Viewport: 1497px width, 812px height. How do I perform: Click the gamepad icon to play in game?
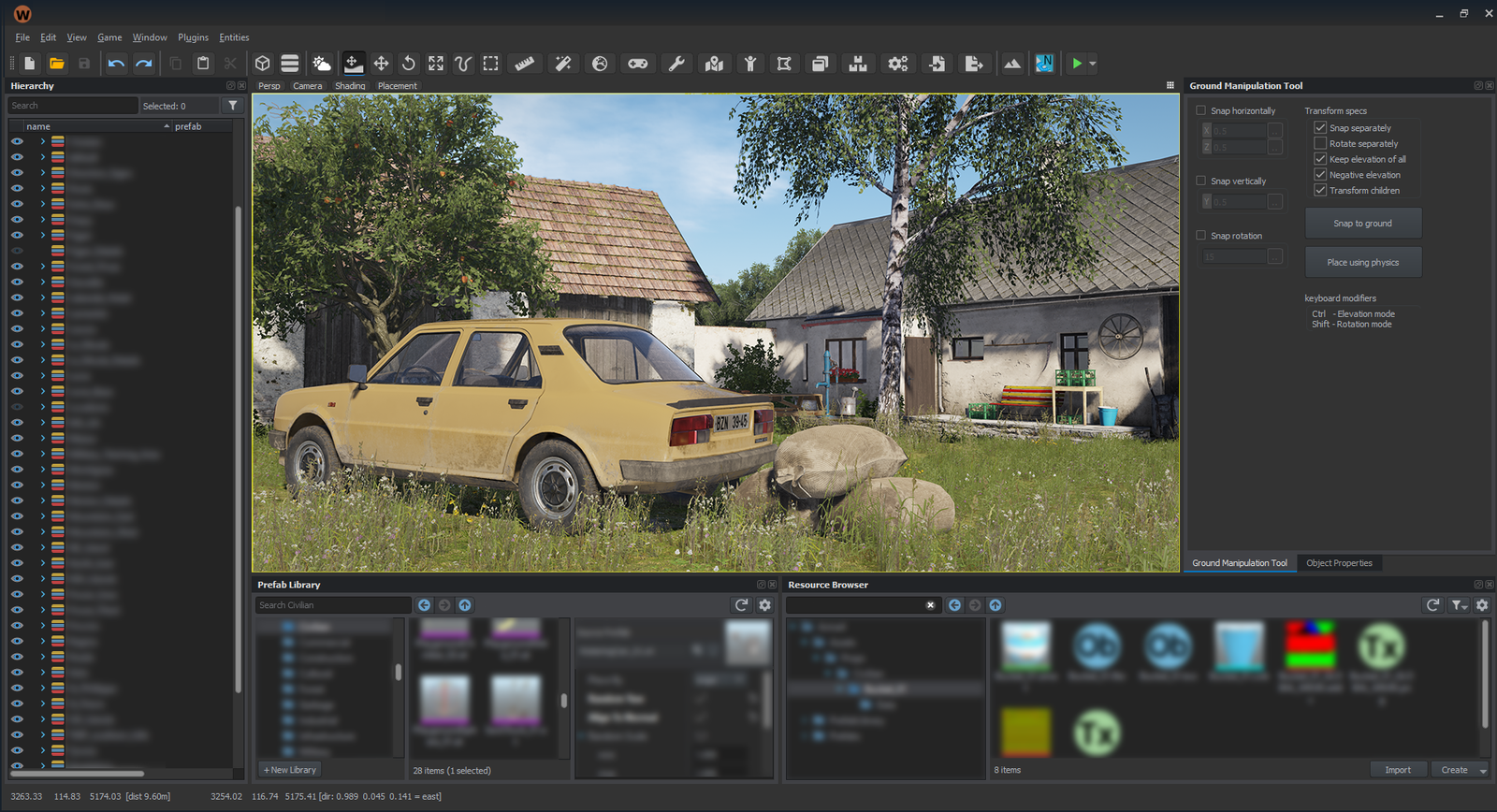click(636, 63)
